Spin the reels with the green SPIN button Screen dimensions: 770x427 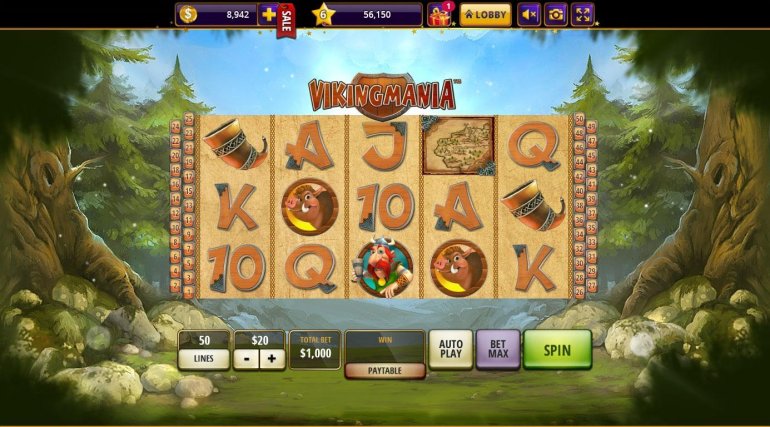point(557,350)
